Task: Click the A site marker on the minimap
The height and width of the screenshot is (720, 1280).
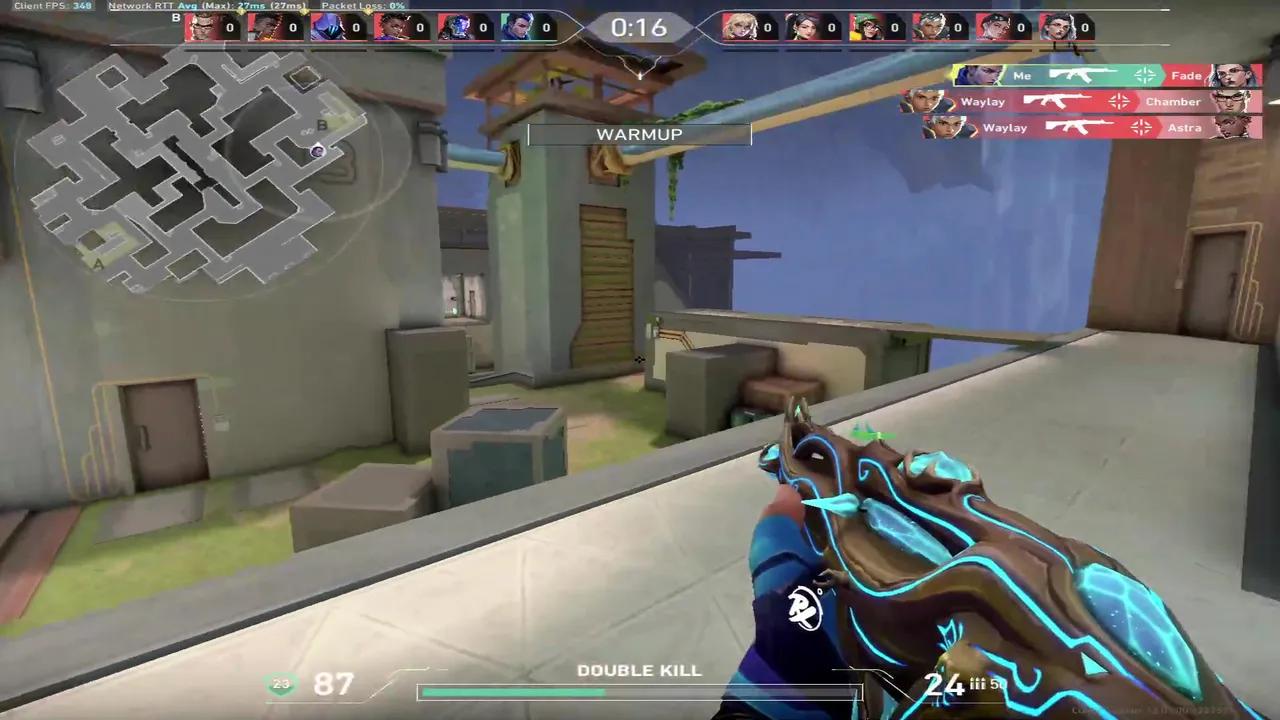Action: point(98,262)
